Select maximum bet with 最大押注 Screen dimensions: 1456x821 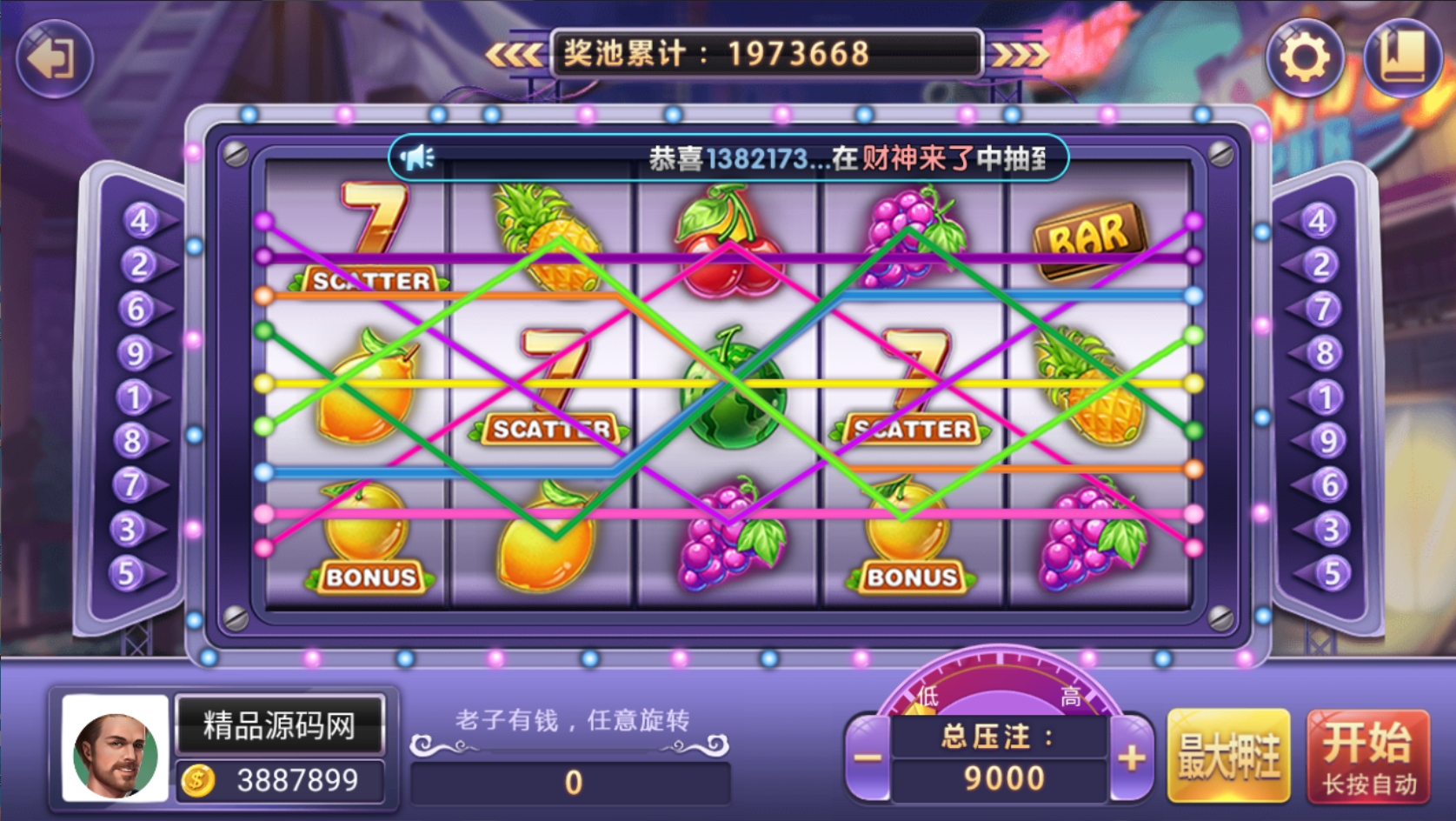point(1228,756)
